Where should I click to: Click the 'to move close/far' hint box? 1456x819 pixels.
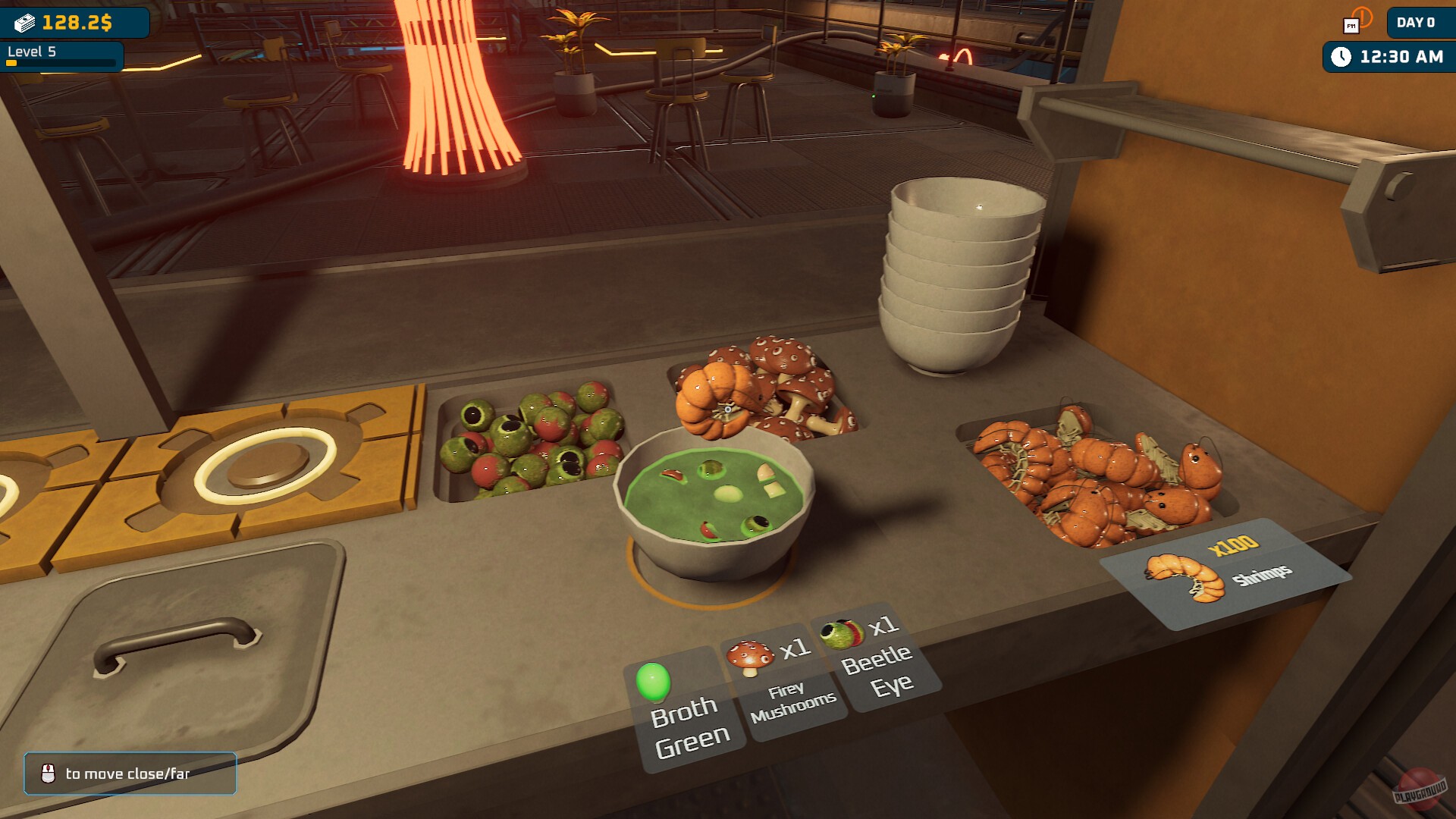click(x=129, y=773)
